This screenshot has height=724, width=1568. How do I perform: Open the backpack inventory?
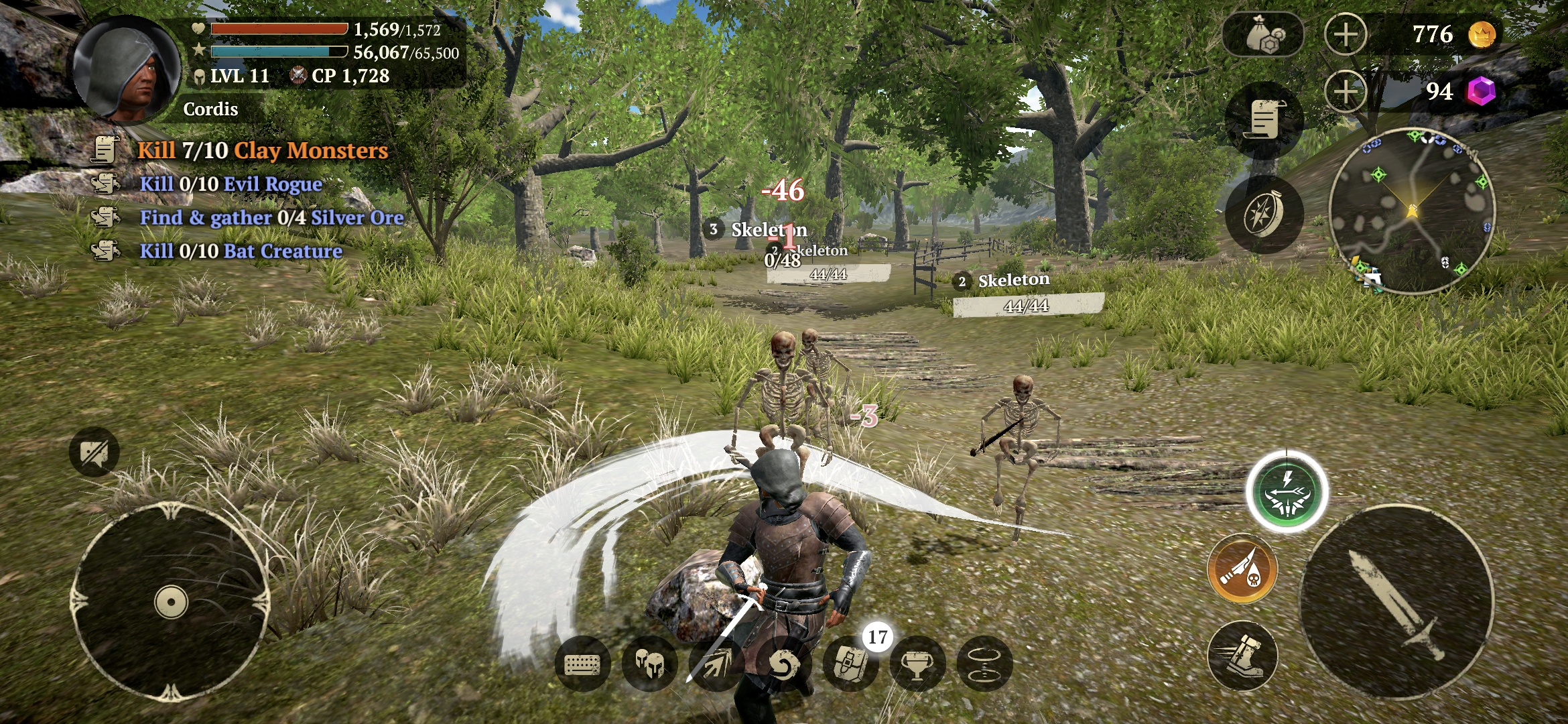851,664
